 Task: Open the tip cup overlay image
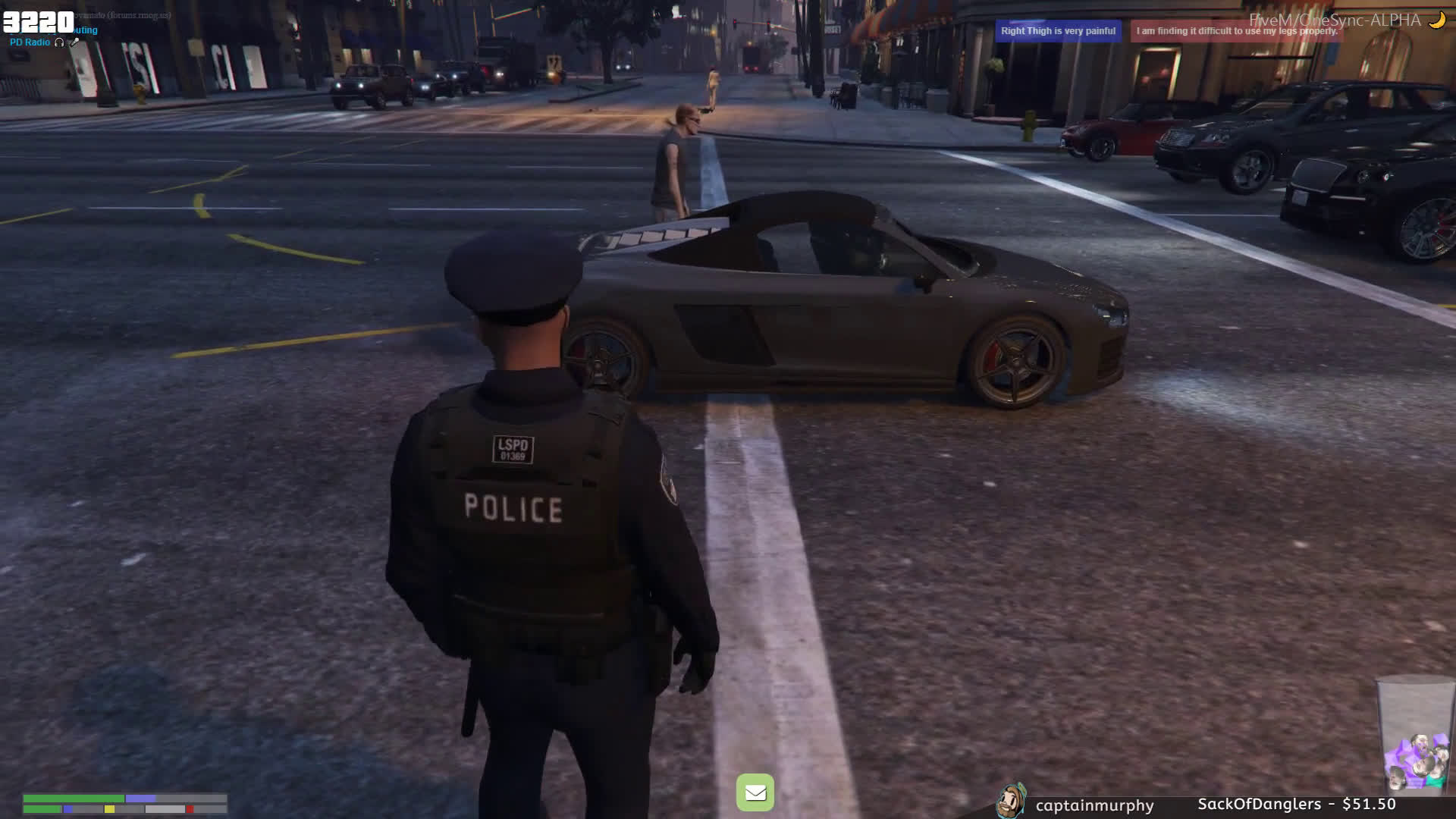pos(1415,734)
